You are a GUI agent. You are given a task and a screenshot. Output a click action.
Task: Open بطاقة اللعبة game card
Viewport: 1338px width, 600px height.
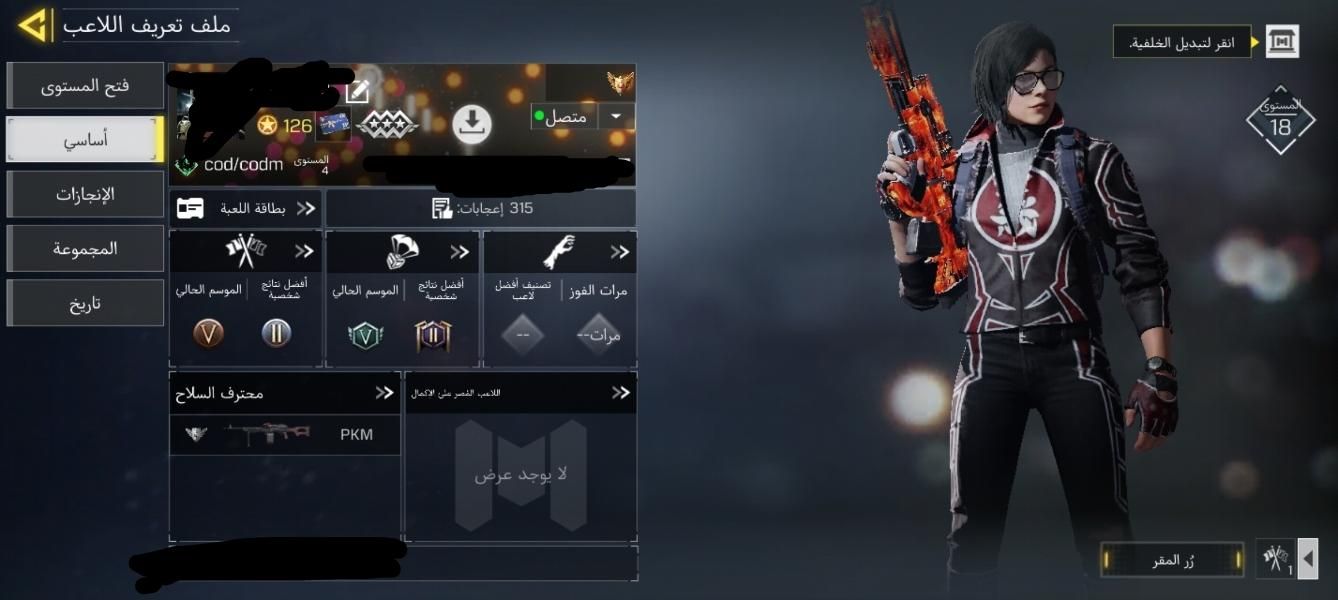(246, 208)
